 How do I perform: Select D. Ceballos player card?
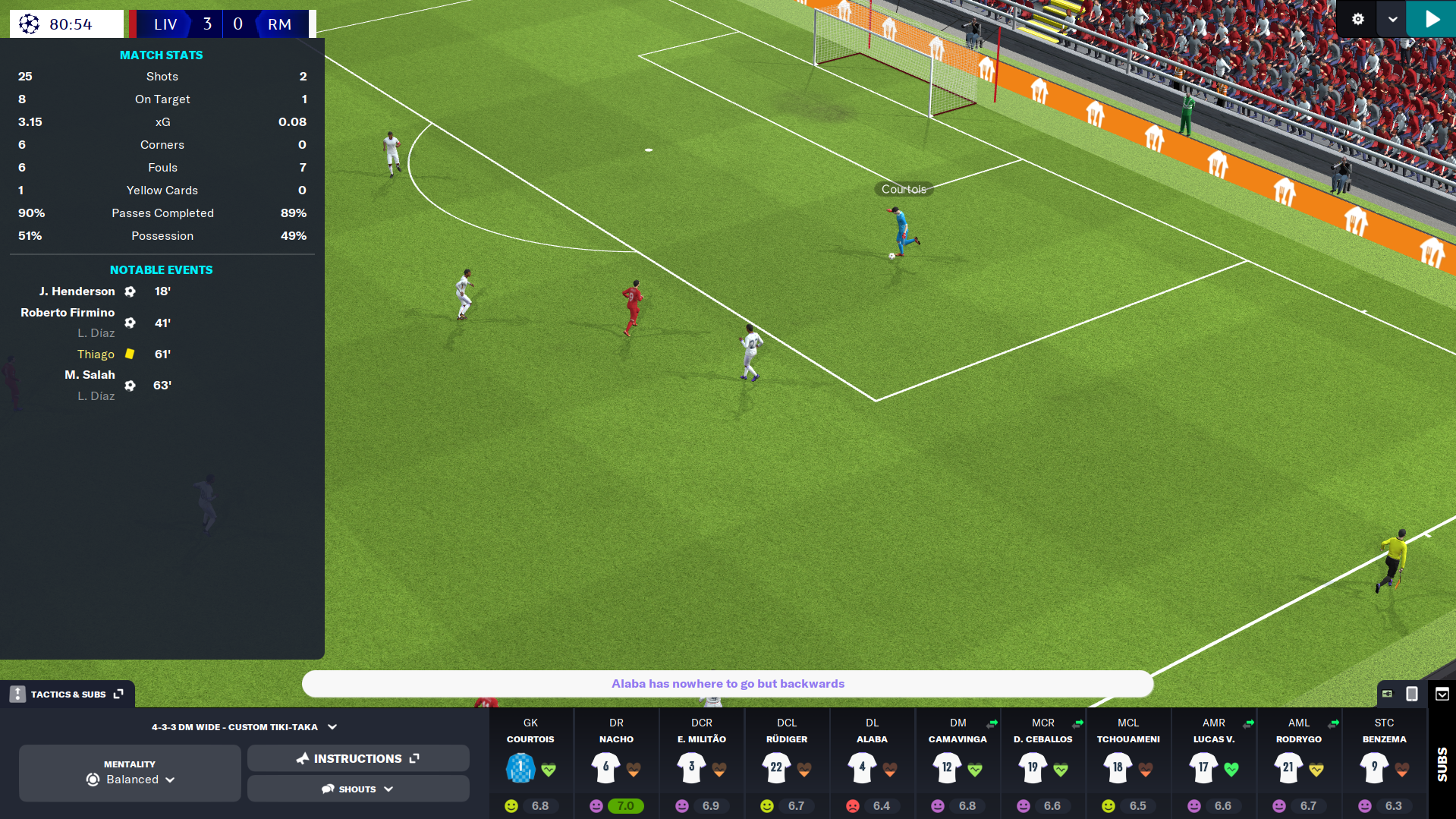point(1042,763)
